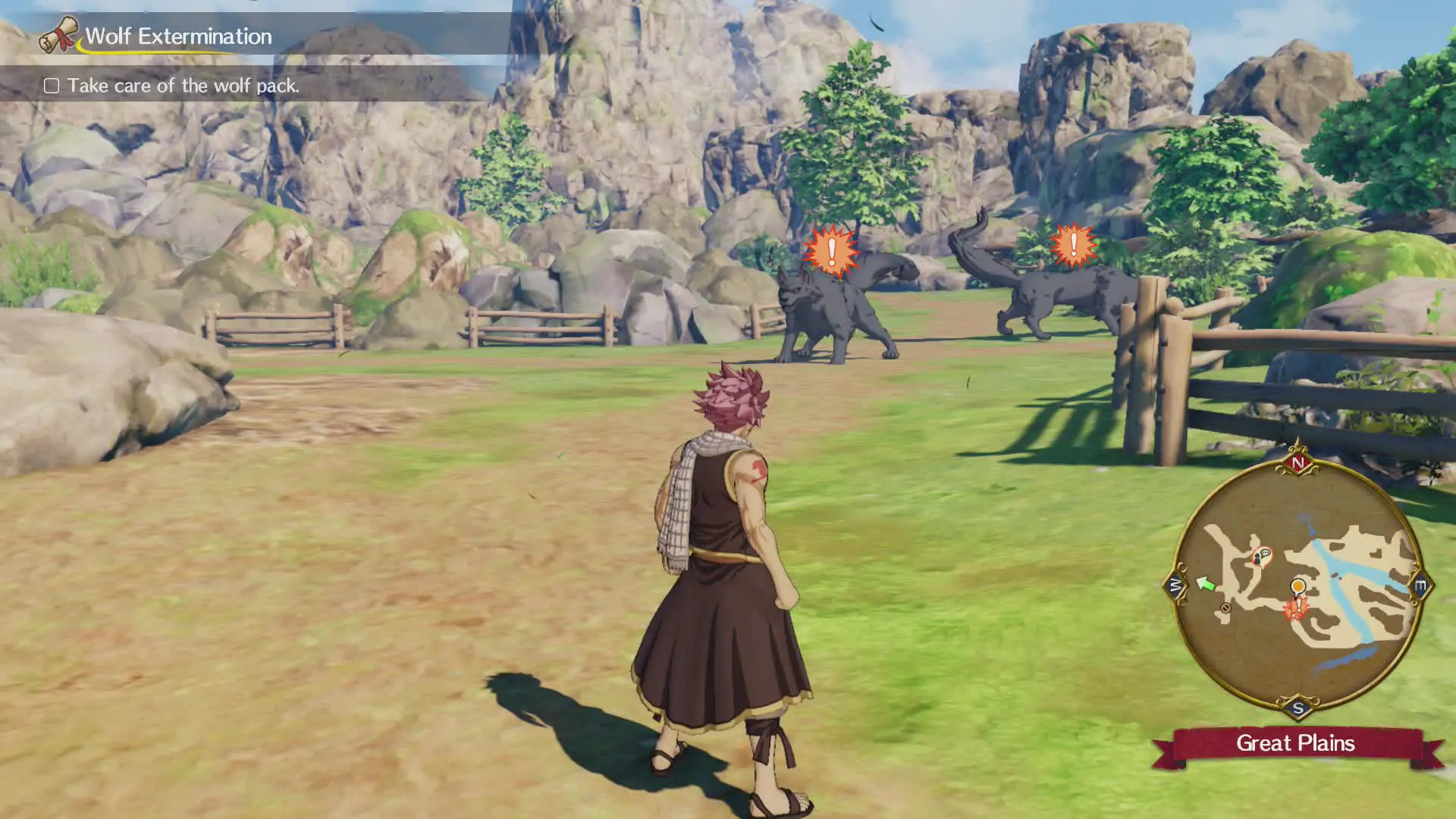Click the blocked-path marker on minimap

click(1226, 608)
